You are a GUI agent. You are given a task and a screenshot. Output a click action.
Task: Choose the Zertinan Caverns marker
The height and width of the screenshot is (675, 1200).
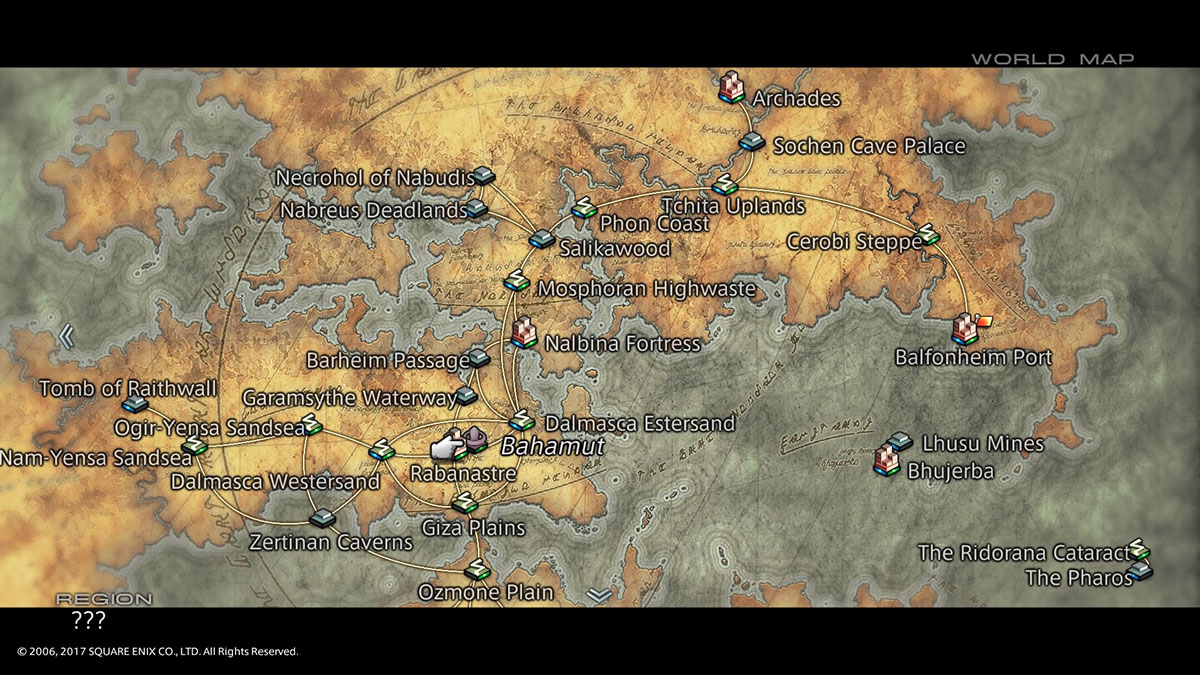[x=322, y=518]
